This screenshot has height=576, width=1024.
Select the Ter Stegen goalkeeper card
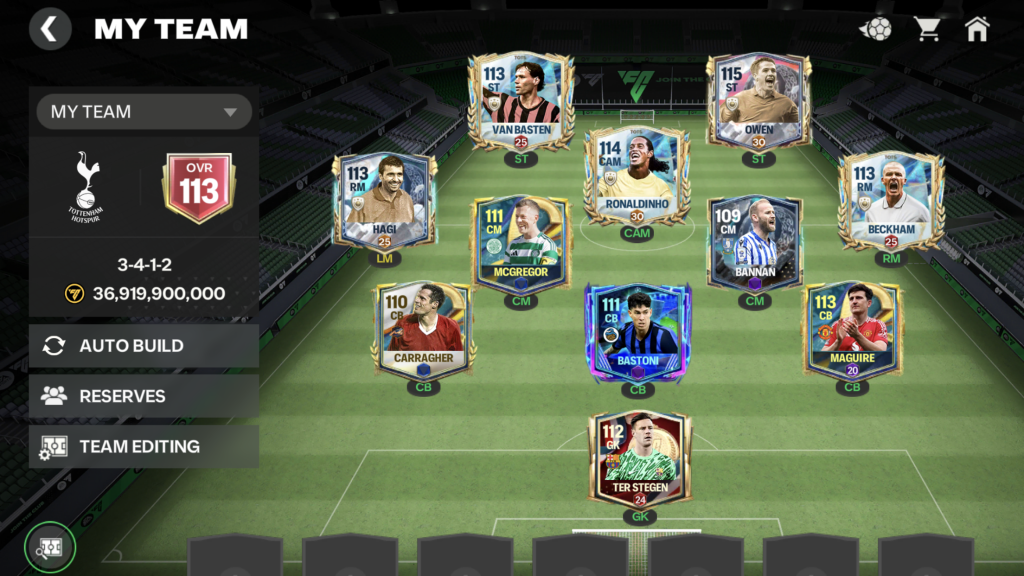pyautogui.click(x=639, y=460)
